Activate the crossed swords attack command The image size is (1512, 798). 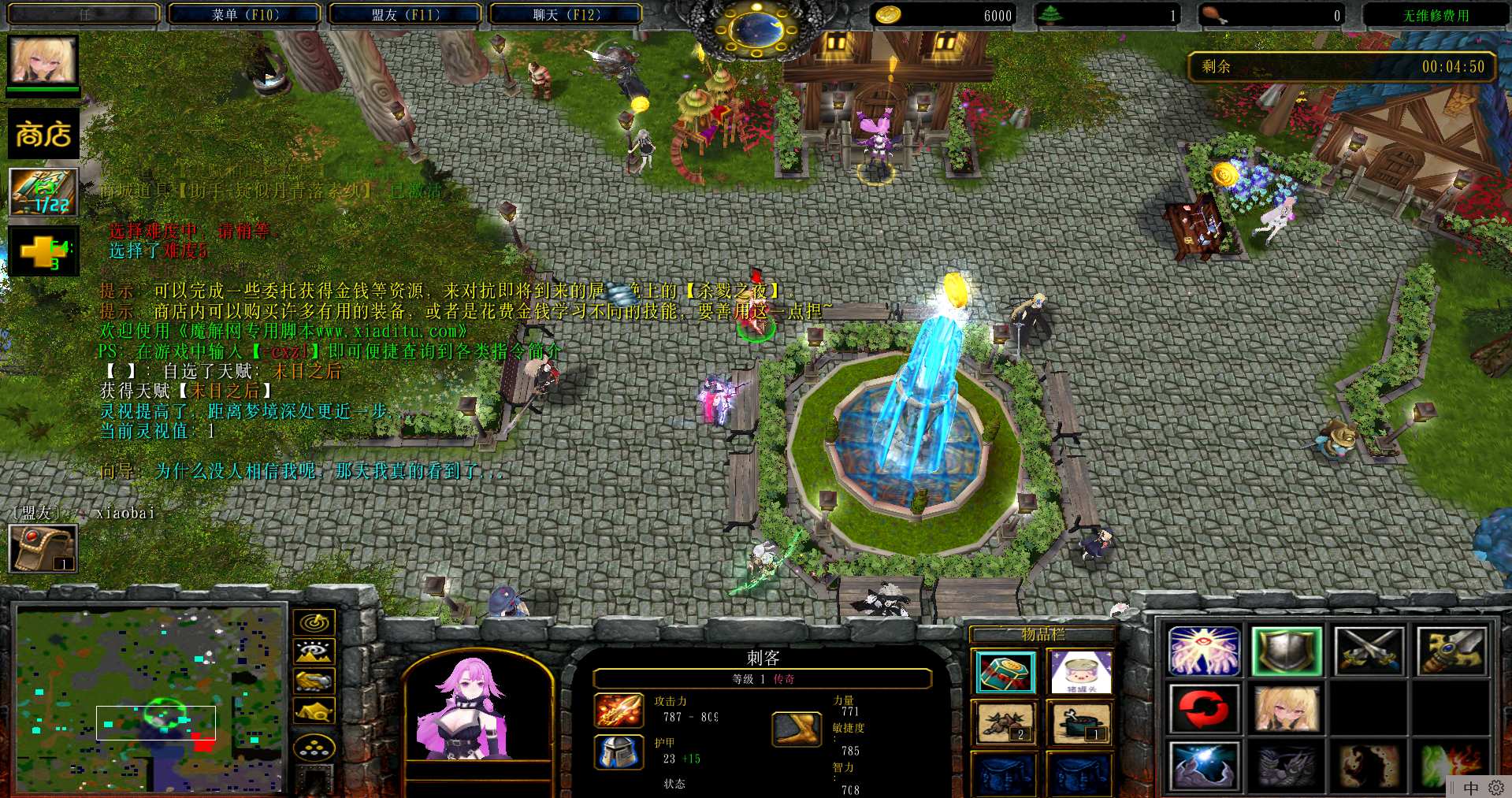(1369, 651)
